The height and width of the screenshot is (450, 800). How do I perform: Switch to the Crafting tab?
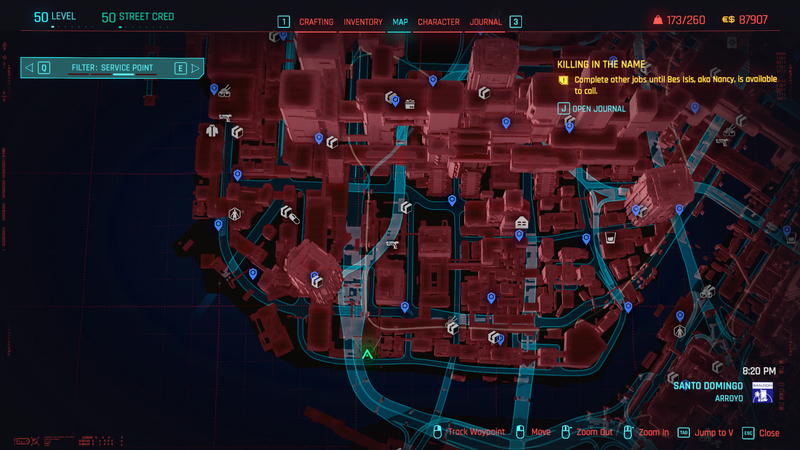(x=316, y=22)
